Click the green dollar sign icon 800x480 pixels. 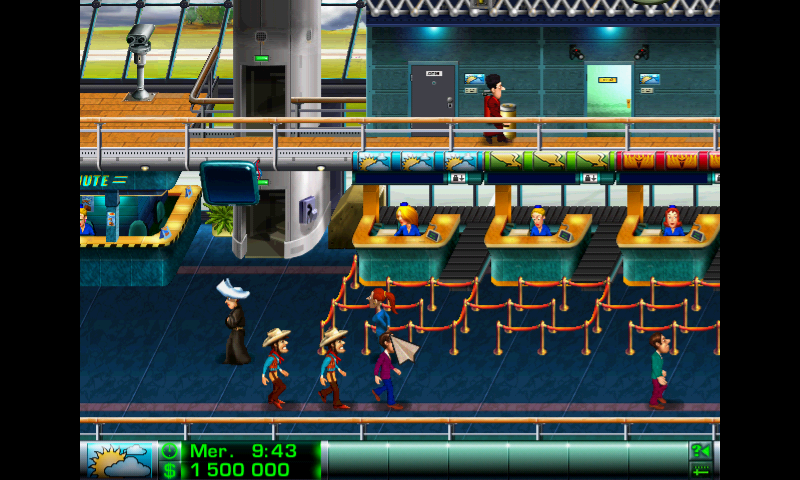point(170,470)
